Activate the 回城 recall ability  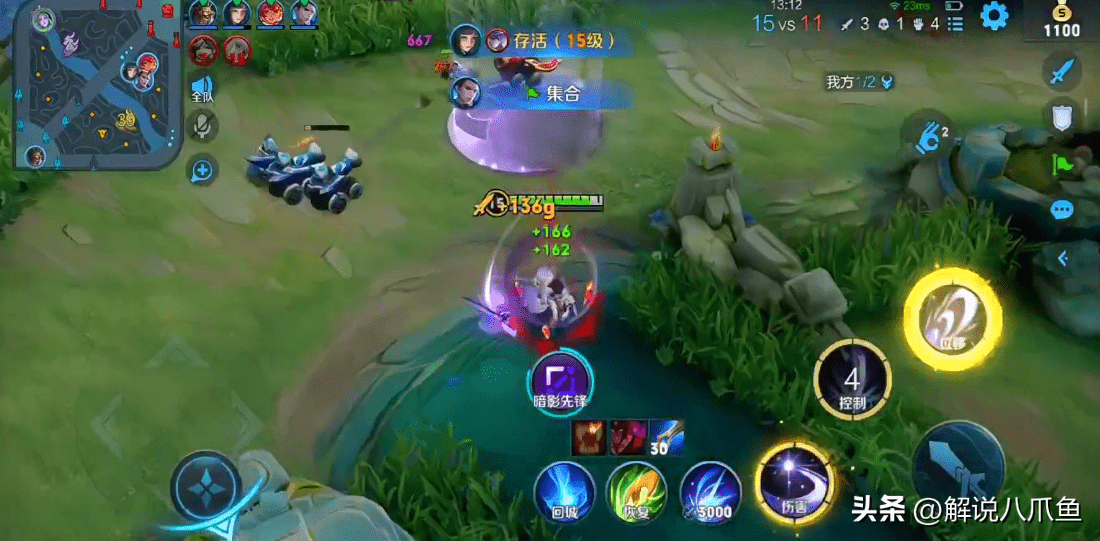(x=564, y=491)
